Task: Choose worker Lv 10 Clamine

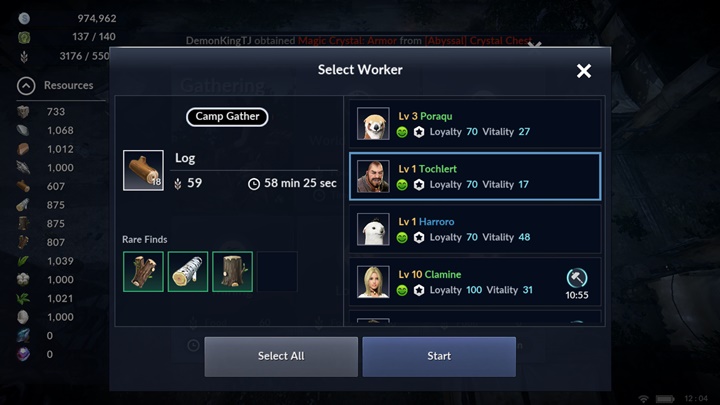Action: pyautogui.click(x=474, y=282)
